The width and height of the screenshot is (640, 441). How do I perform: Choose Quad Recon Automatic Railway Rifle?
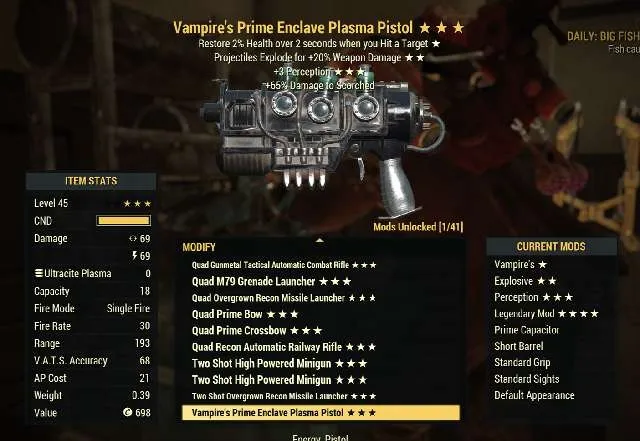(x=283, y=347)
